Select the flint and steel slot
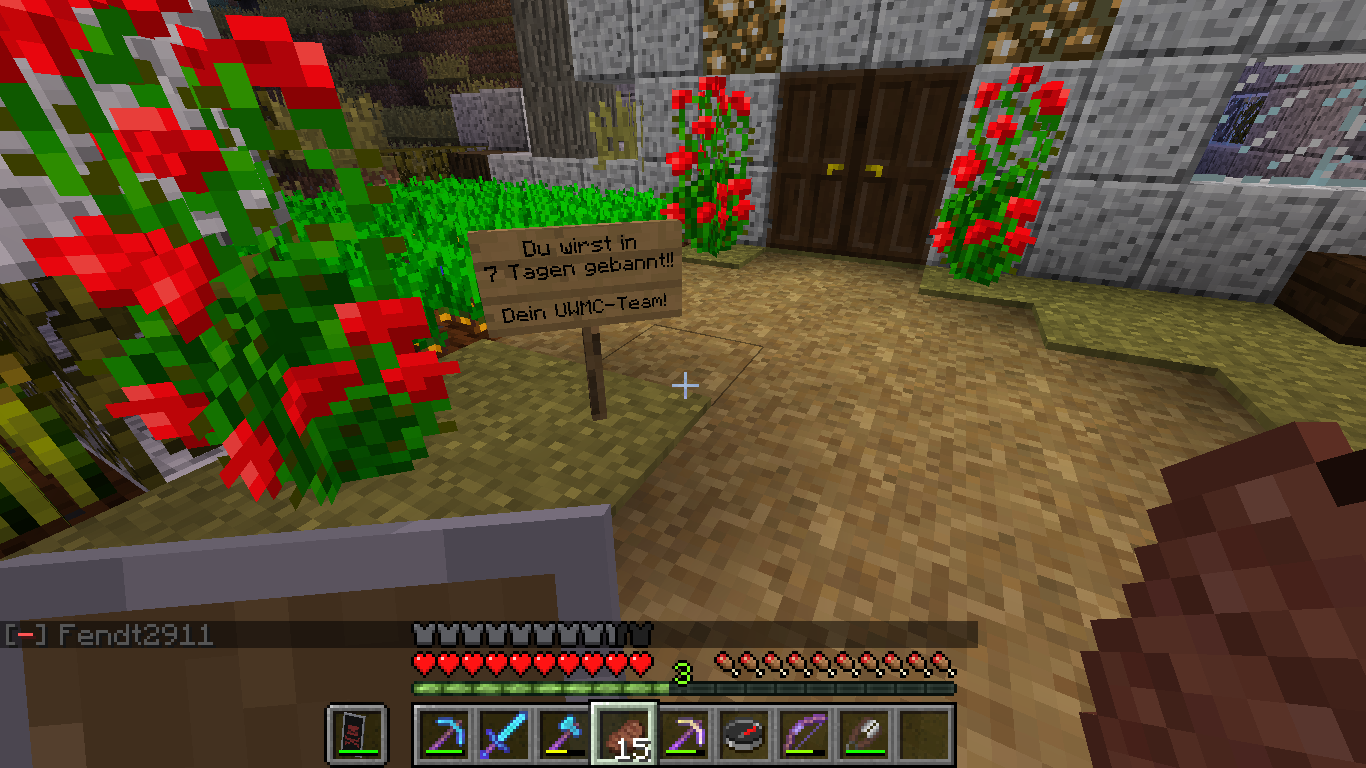Screen dimensions: 1366x768 coord(864,734)
